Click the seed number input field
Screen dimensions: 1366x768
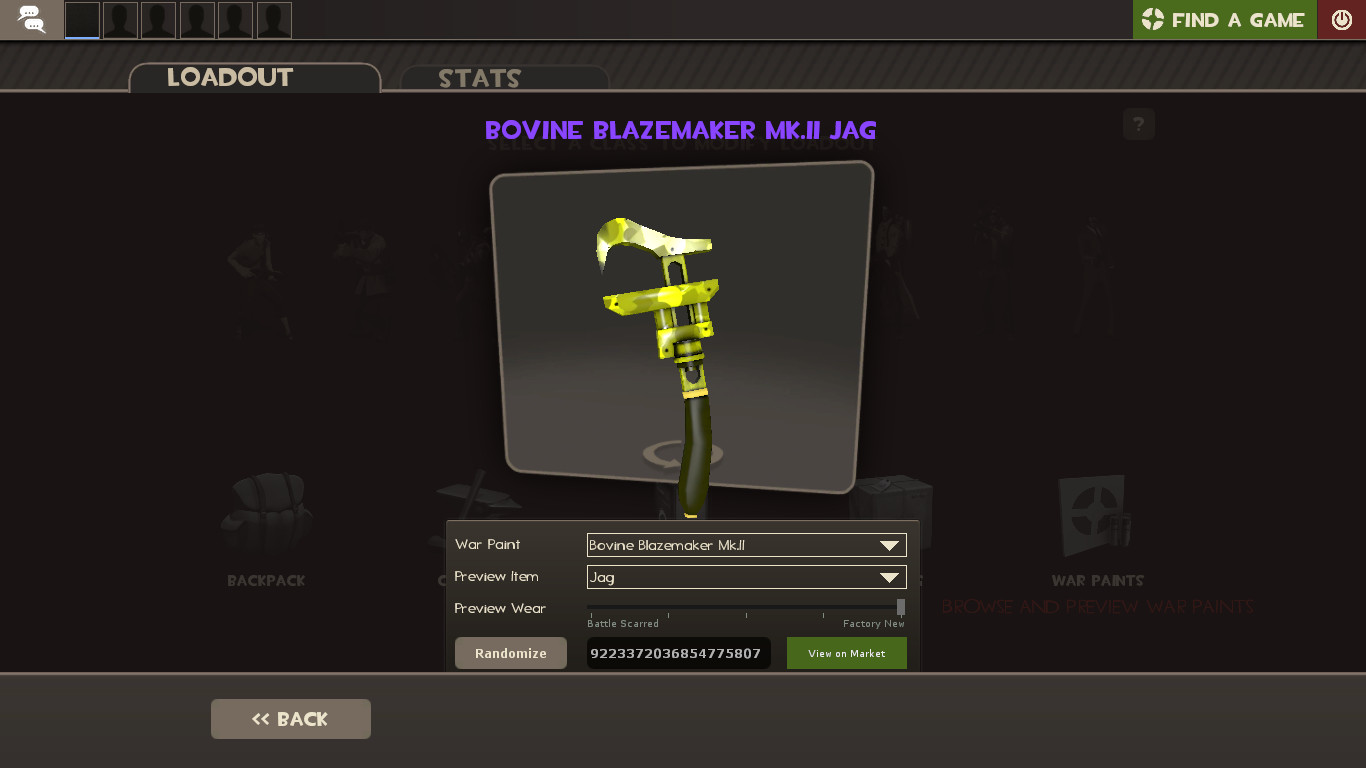678,653
